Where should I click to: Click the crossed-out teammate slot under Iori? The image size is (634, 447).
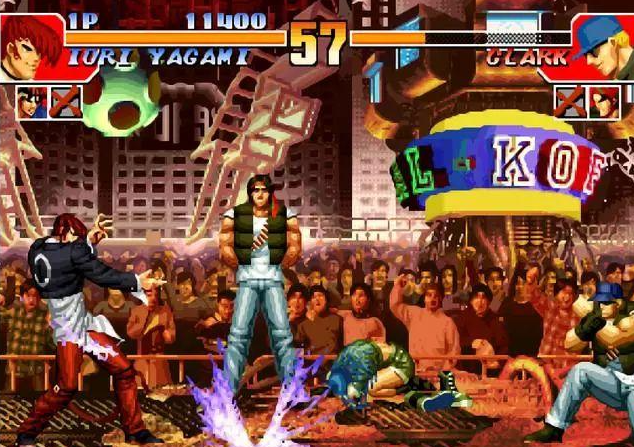pyautogui.click(x=65, y=100)
